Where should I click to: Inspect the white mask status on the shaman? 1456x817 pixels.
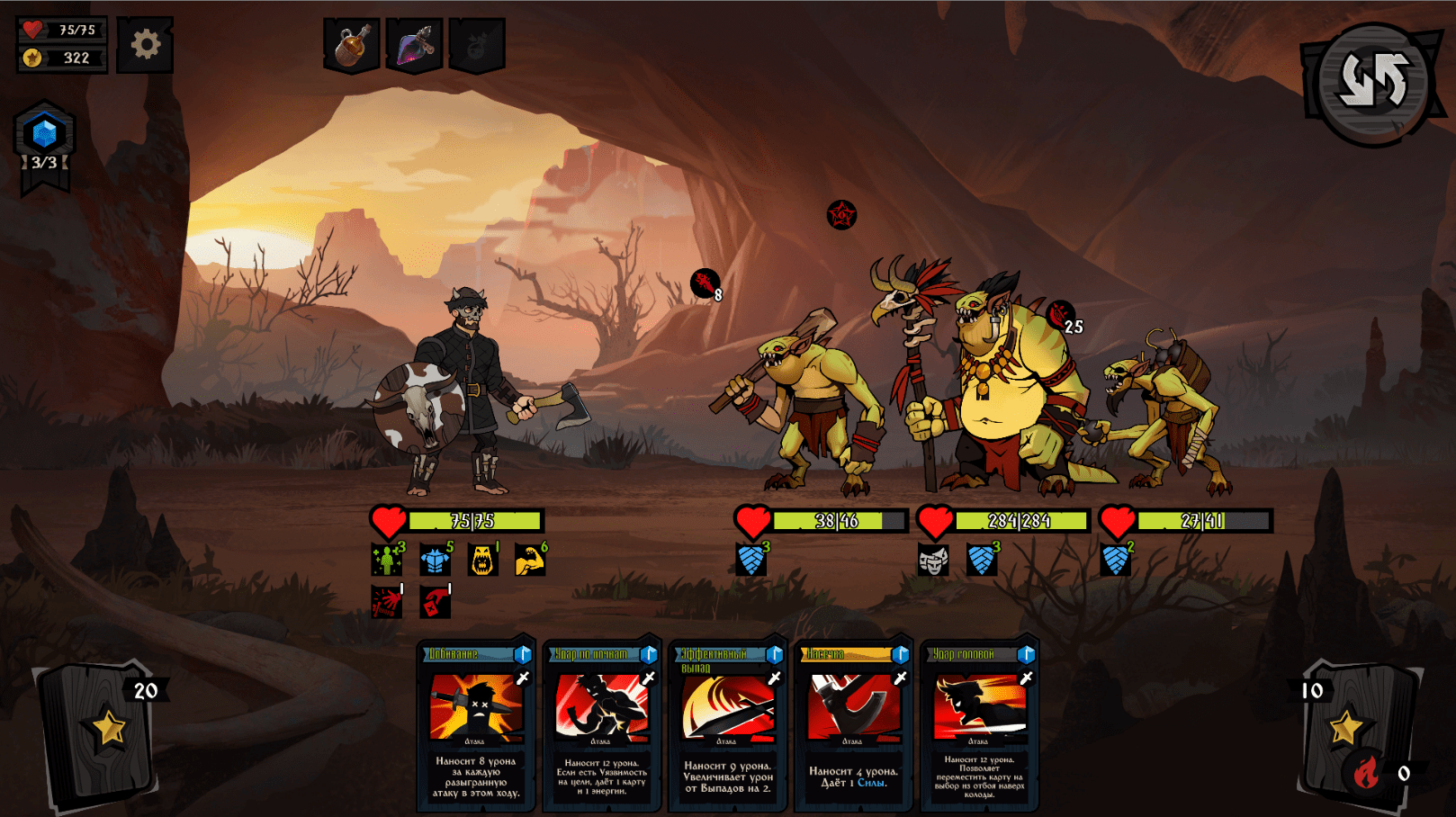tap(933, 561)
